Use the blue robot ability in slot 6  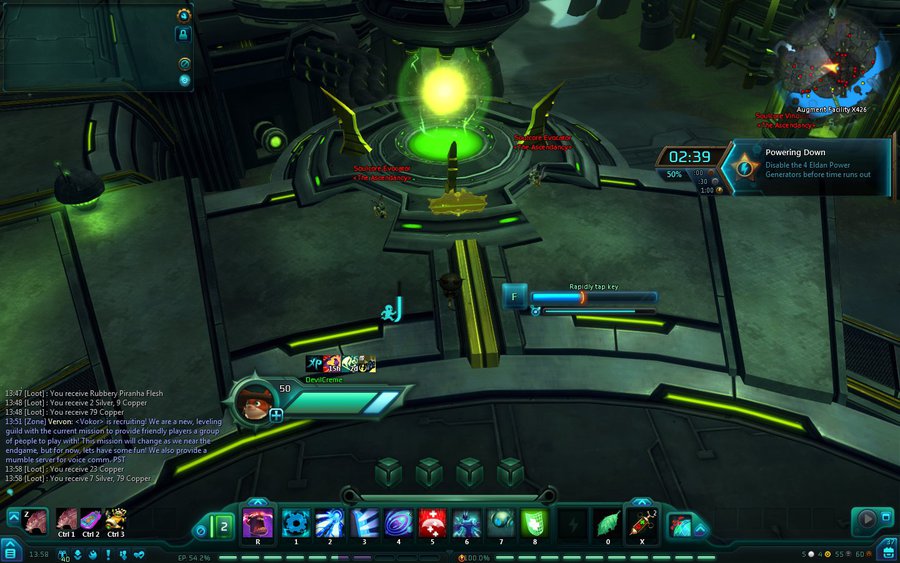point(466,523)
